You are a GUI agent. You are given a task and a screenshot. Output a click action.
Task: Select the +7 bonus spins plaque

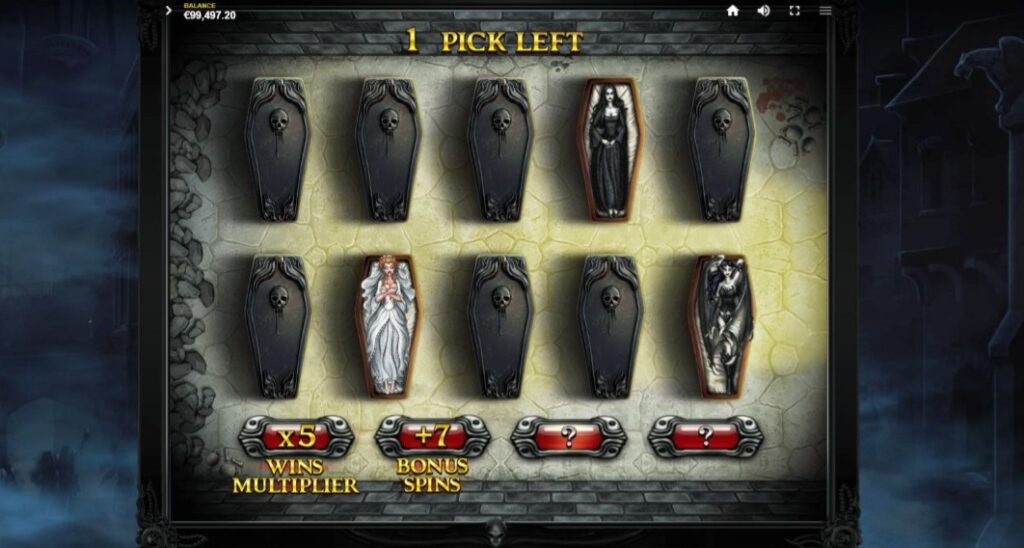coord(432,437)
